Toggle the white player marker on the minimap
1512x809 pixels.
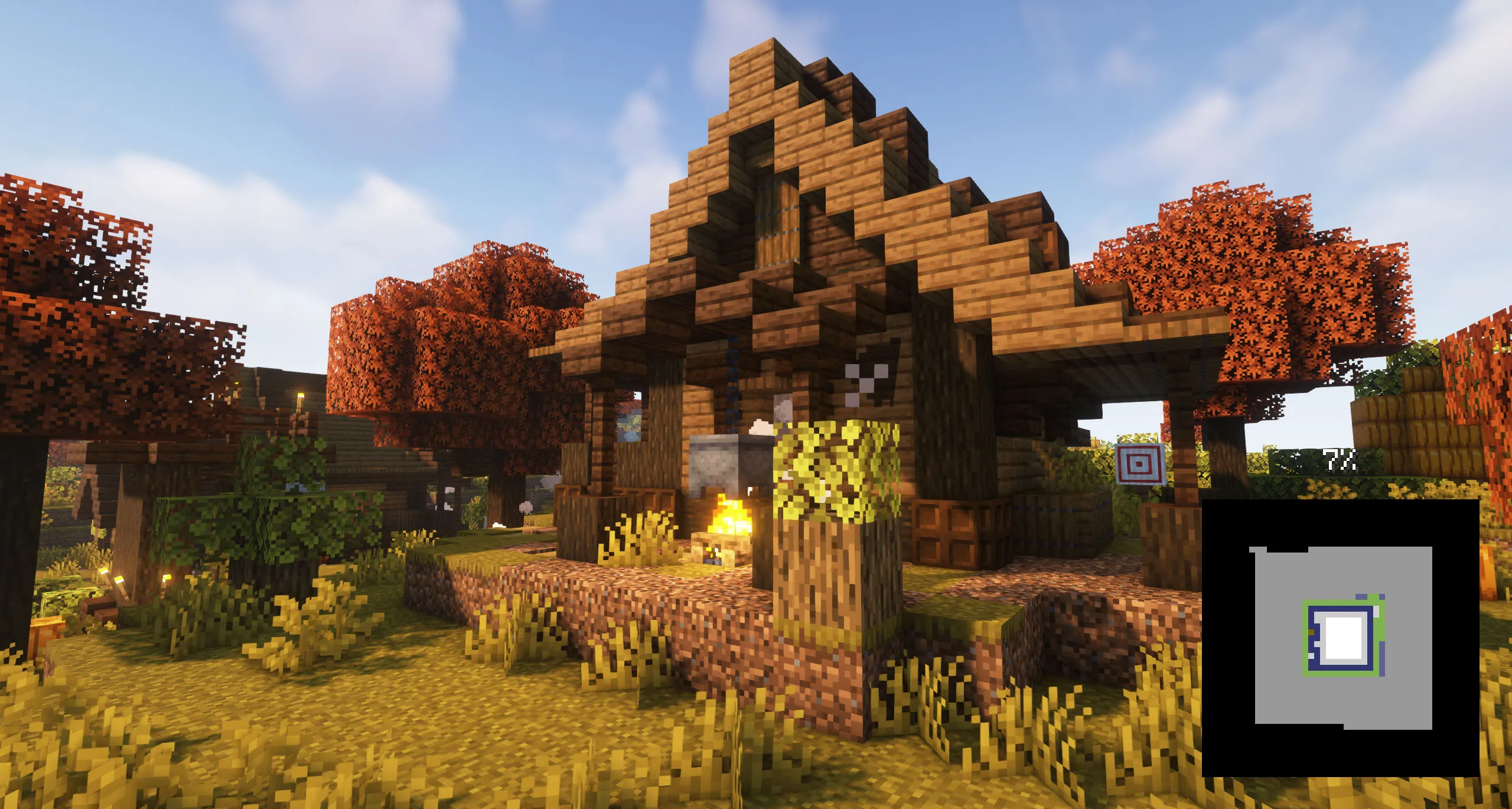[1343, 639]
